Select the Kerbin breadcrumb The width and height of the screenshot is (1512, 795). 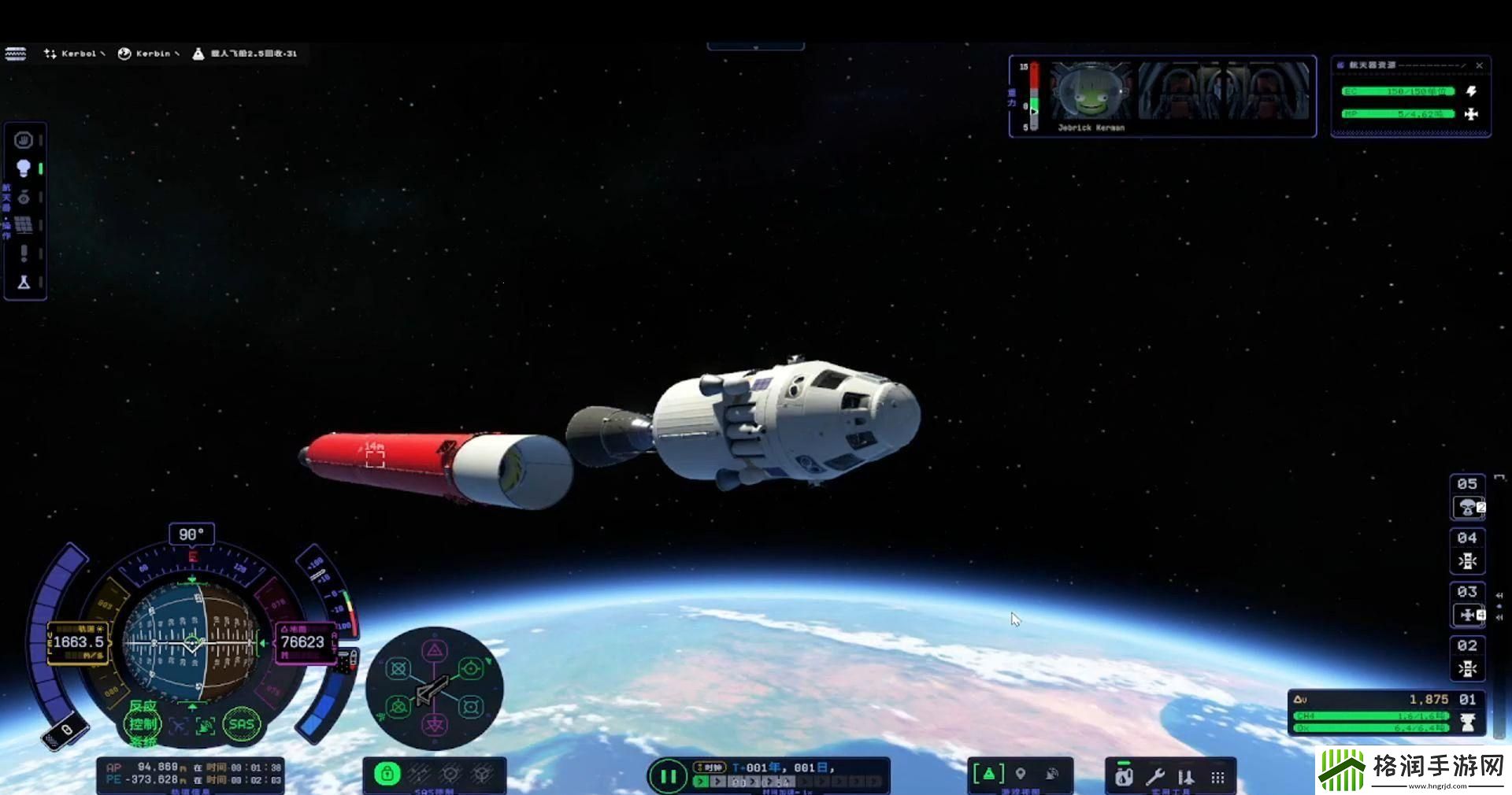[x=148, y=54]
